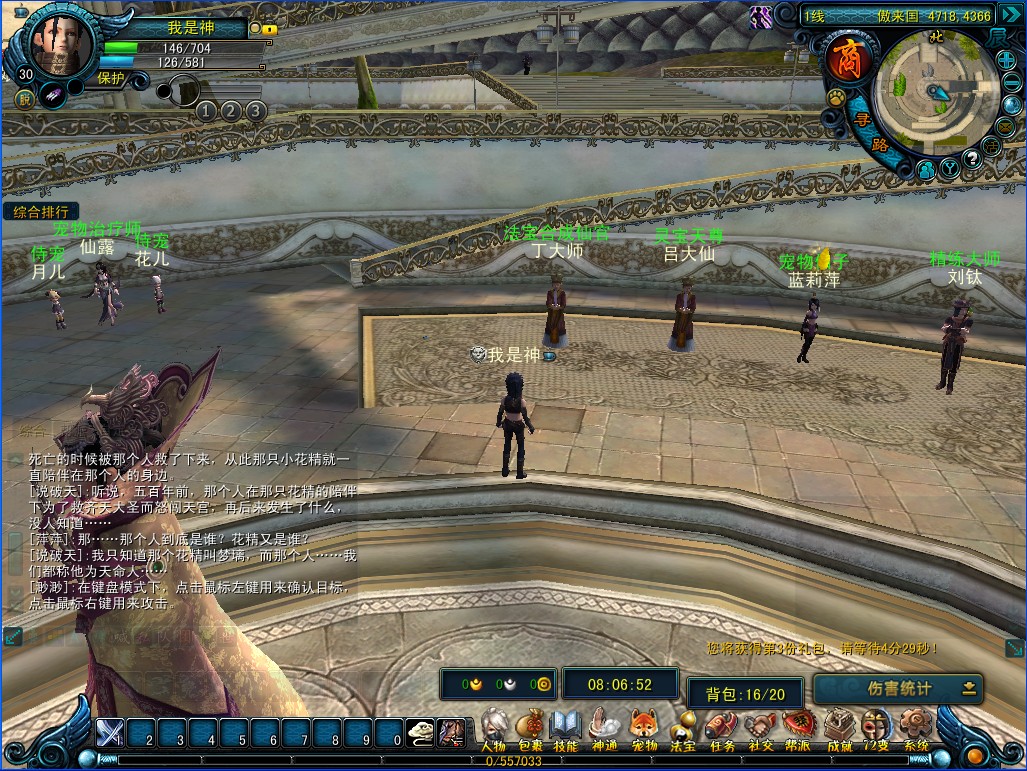Screen dimensions: 1027x771
Task: Open the 社交 social handshake menu
Action: 760,726
